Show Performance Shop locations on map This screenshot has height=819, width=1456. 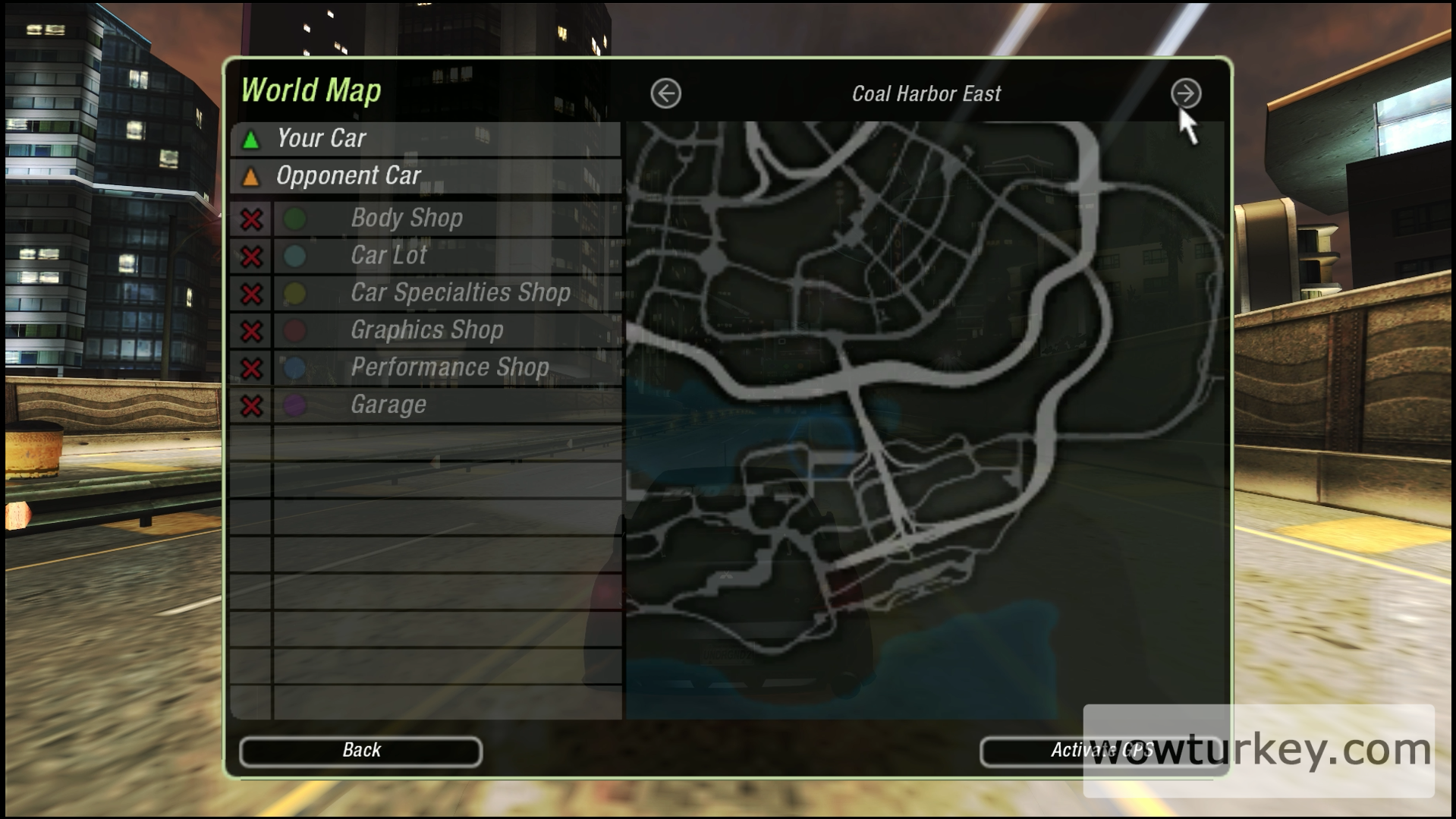click(252, 368)
